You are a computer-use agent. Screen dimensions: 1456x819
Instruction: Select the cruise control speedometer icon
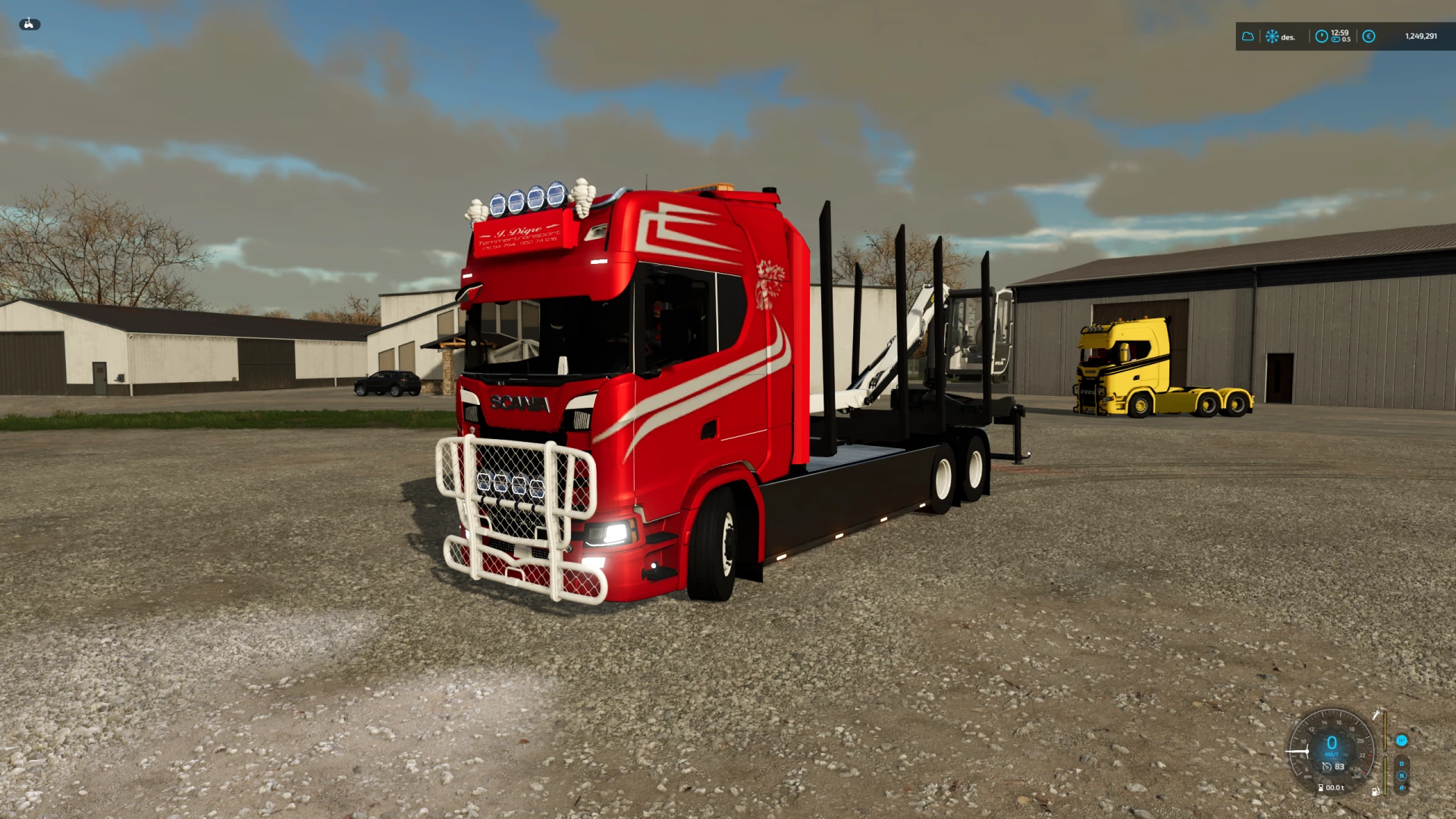click(x=1327, y=767)
